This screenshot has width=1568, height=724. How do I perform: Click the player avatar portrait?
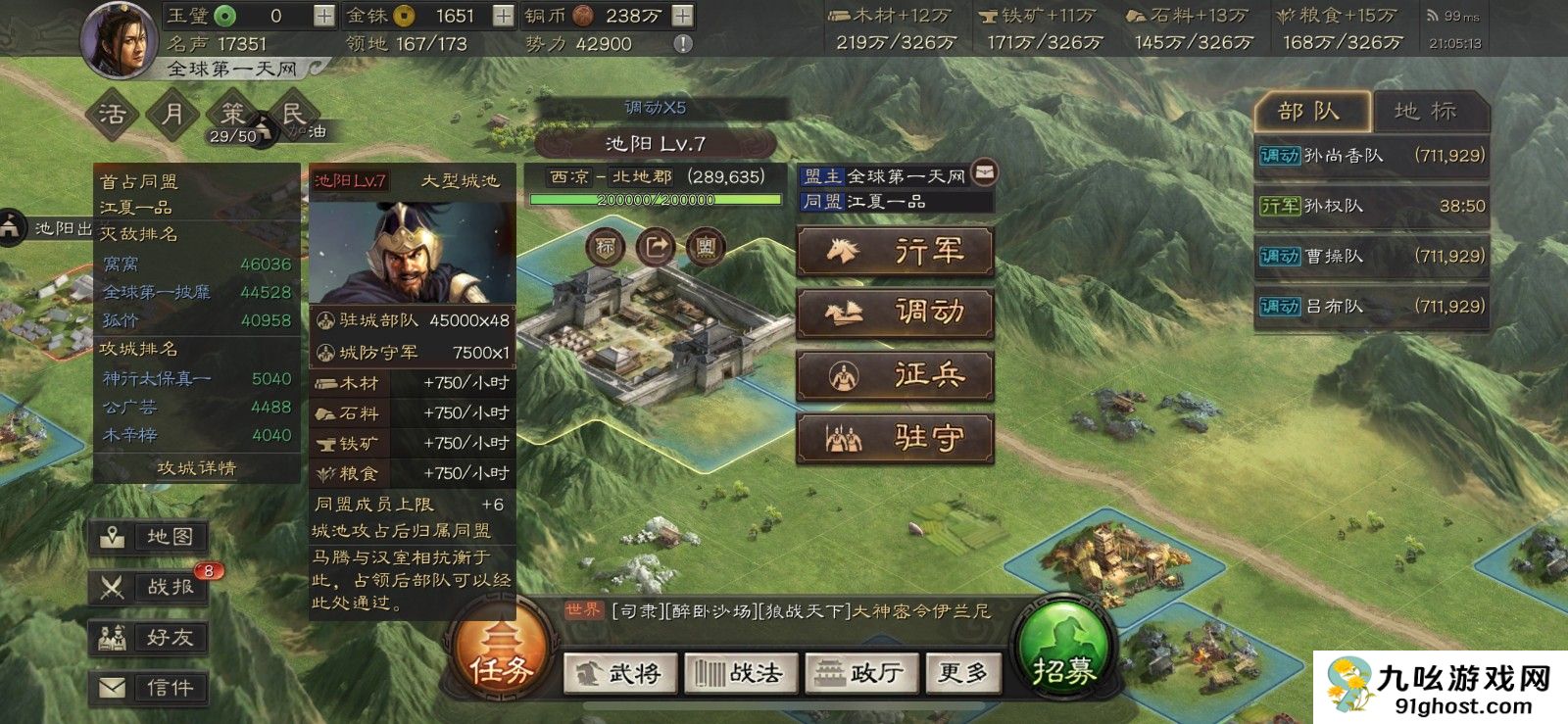[x=120, y=41]
